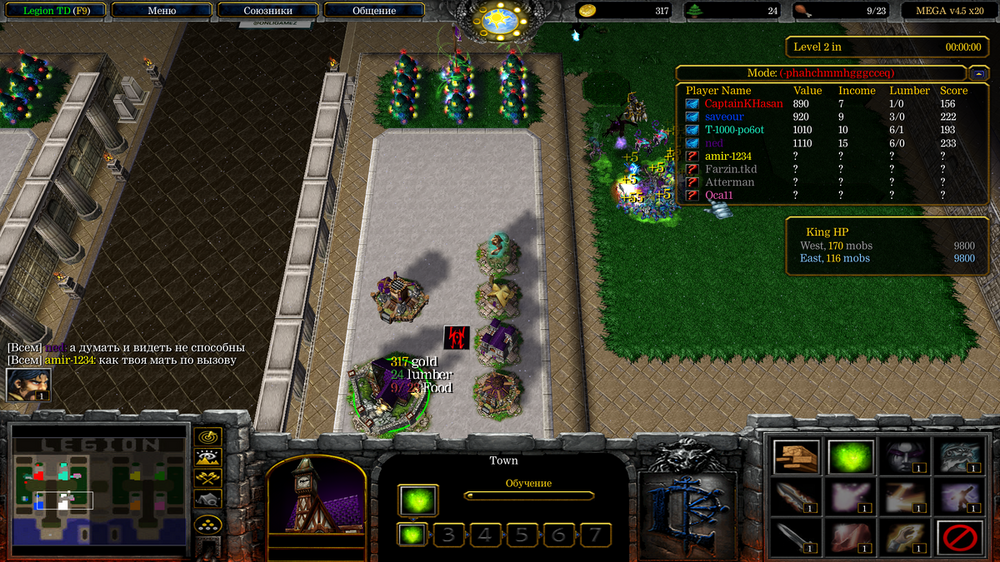The image size is (1000, 562).
Task: Click the red cancel button
Action: [958, 537]
